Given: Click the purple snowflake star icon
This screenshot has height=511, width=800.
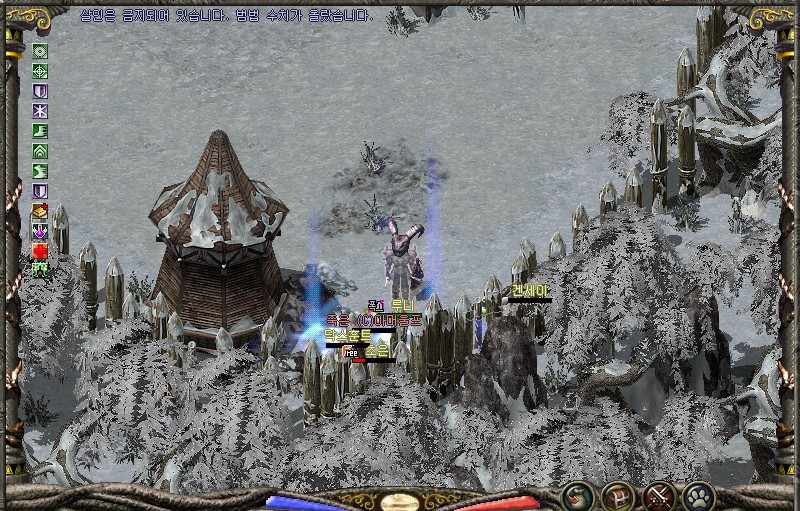Looking at the screenshot, I should 40,111.
